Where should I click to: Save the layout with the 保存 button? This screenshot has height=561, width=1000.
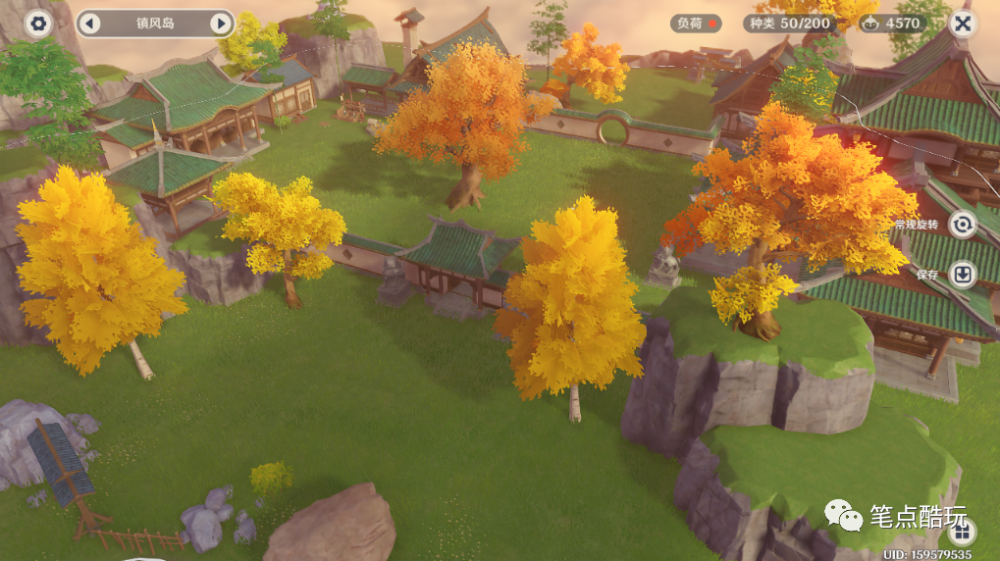click(x=962, y=274)
